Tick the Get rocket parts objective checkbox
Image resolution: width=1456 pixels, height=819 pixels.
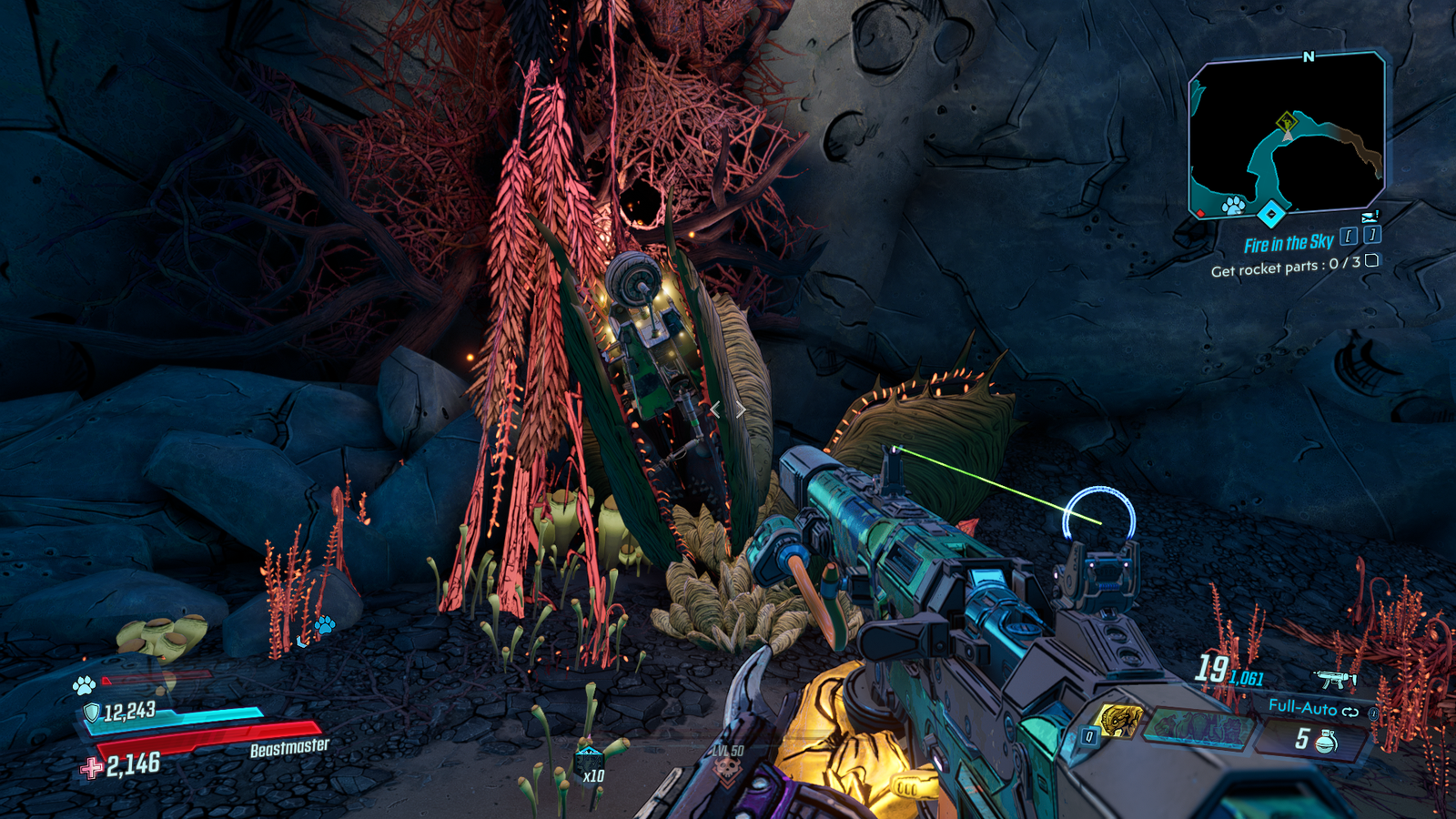(x=1372, y=260)
